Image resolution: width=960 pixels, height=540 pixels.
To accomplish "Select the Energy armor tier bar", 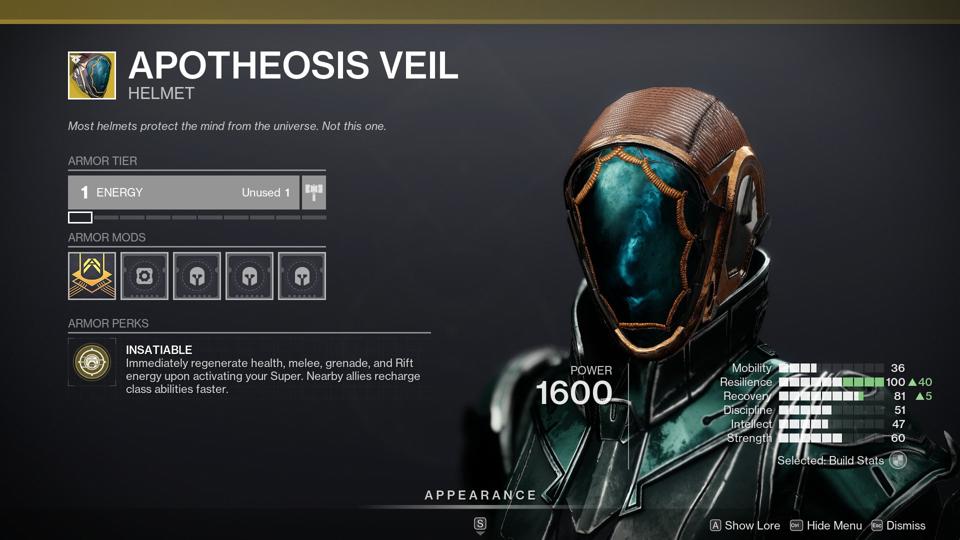I will point(183,192).
